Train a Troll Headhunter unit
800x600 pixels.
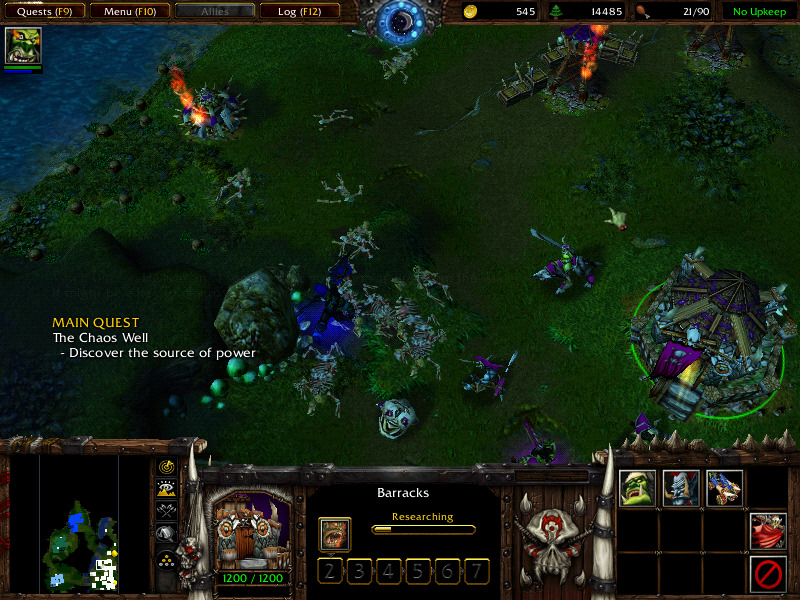point(681,488)
